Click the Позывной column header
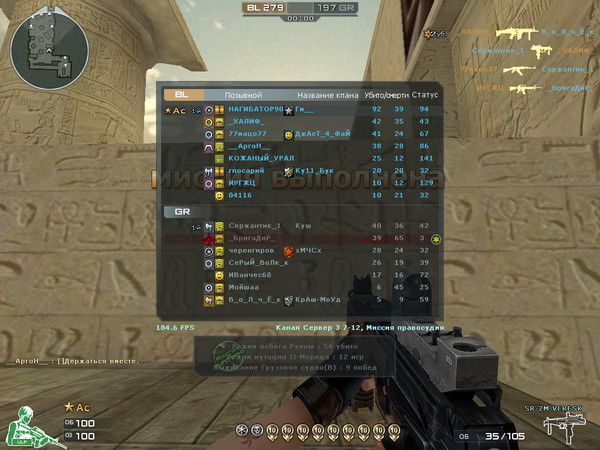Viewport: 600px width, 450px height. click(242, 95)
